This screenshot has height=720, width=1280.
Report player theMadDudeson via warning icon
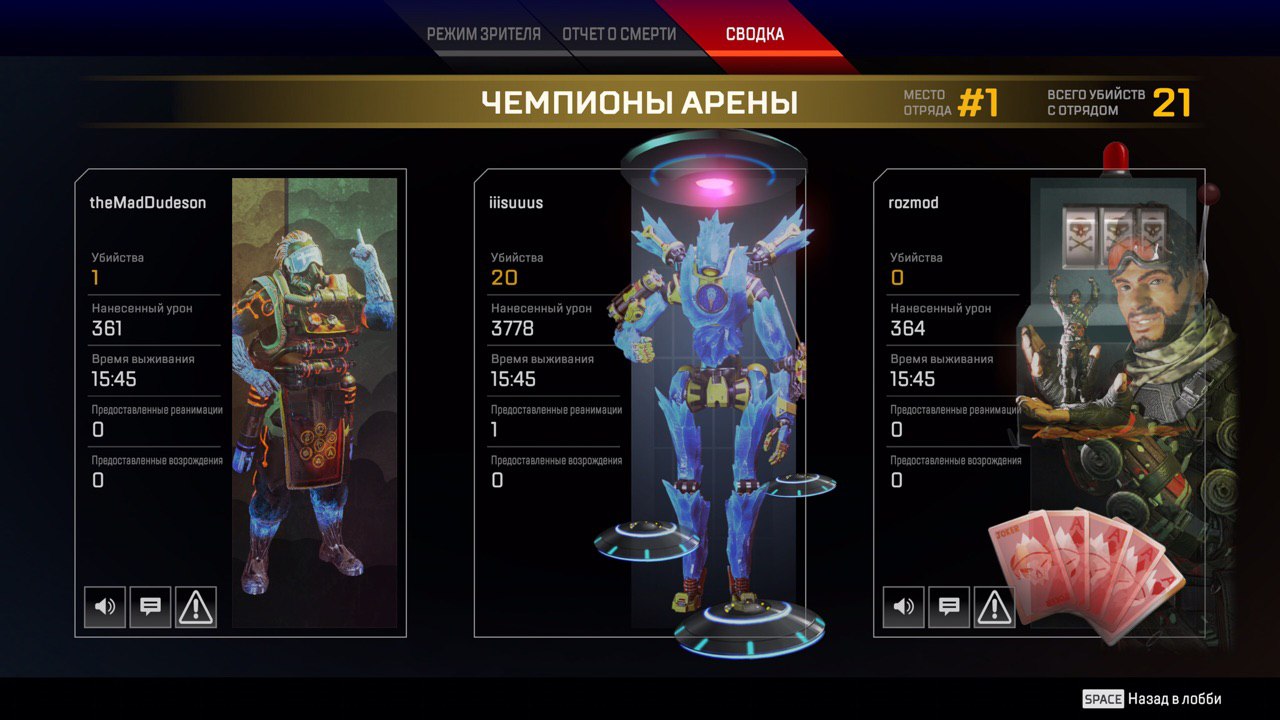[196, 606]
